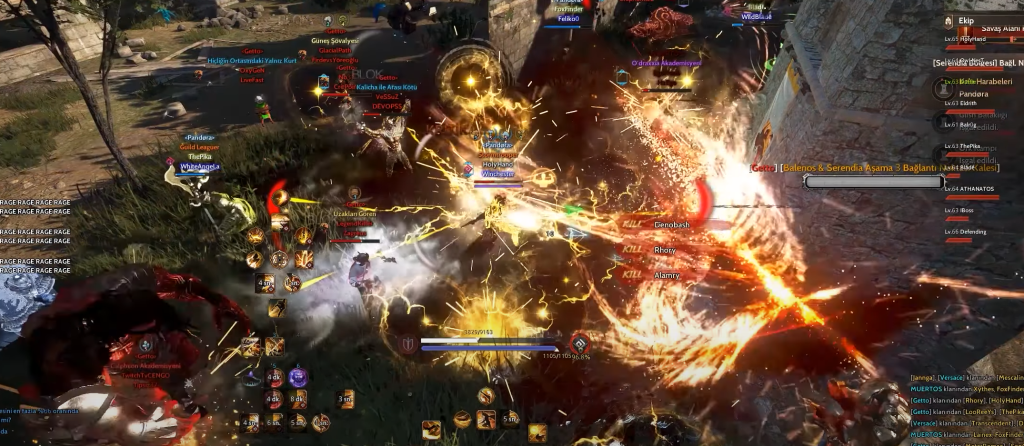Select the skill icon showing 3 sn cooldown

point(344,399)
